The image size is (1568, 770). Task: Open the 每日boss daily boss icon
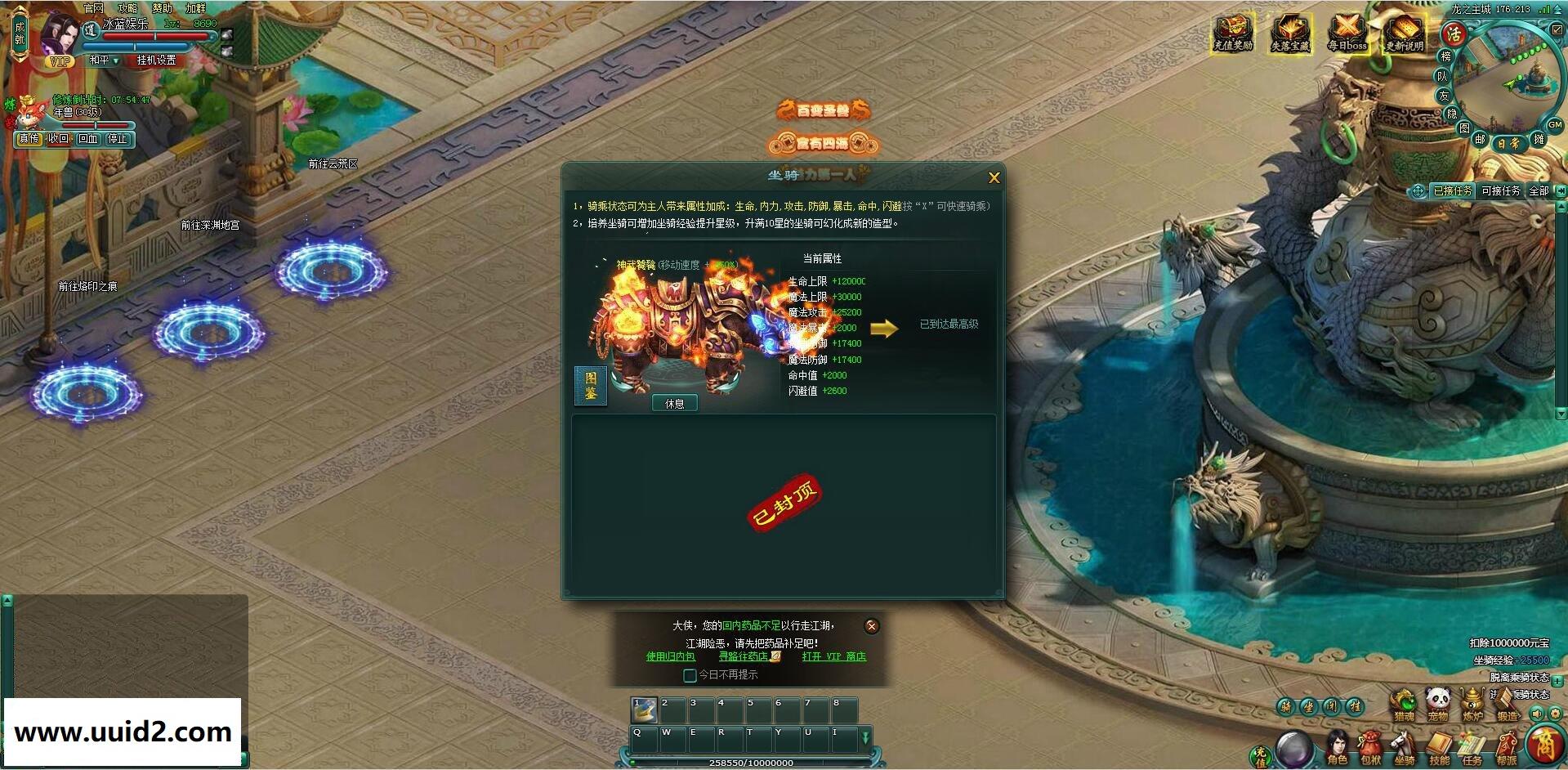pyautogui.click(x=1347, y=34)
